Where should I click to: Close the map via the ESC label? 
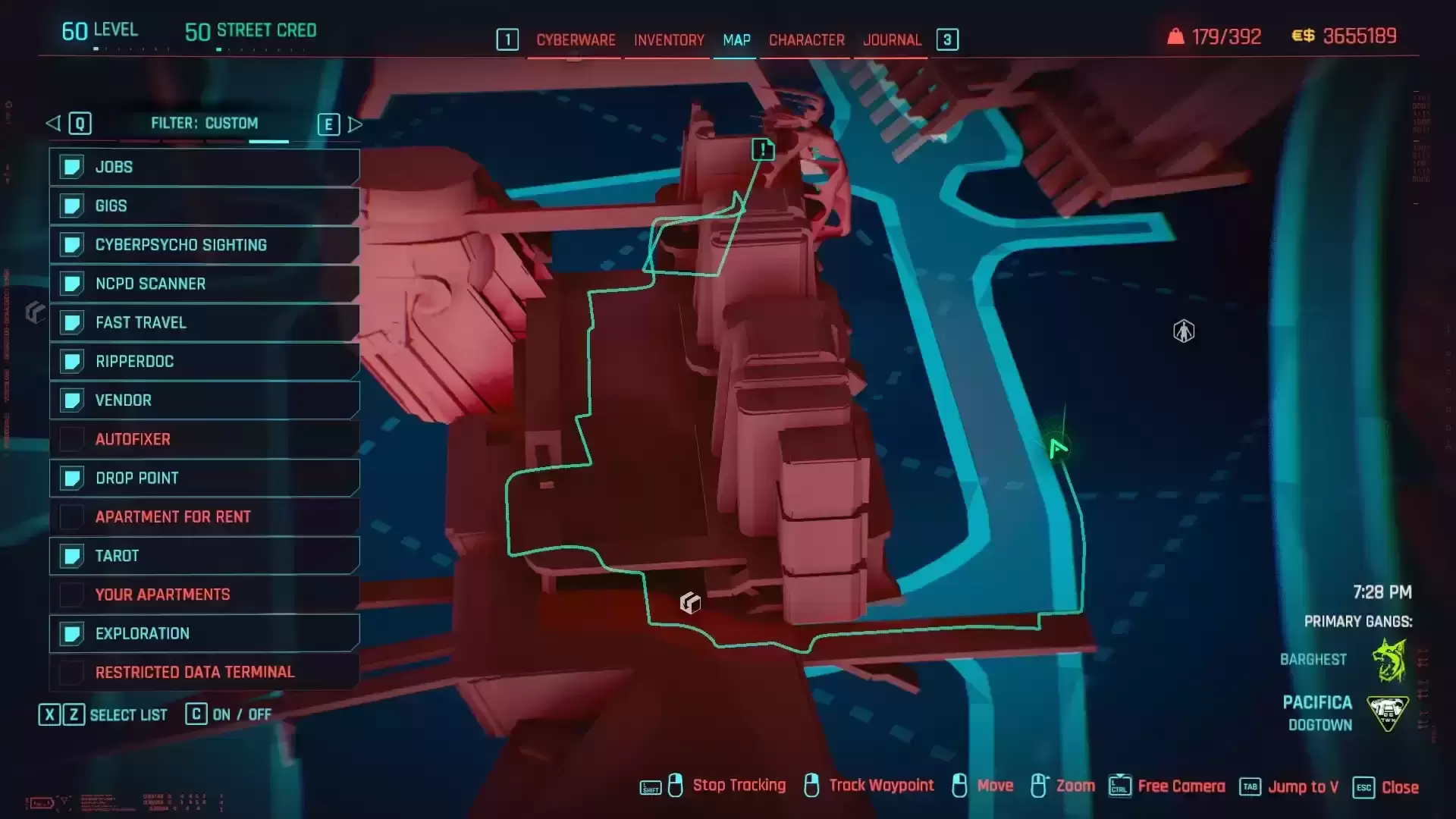1365,787
